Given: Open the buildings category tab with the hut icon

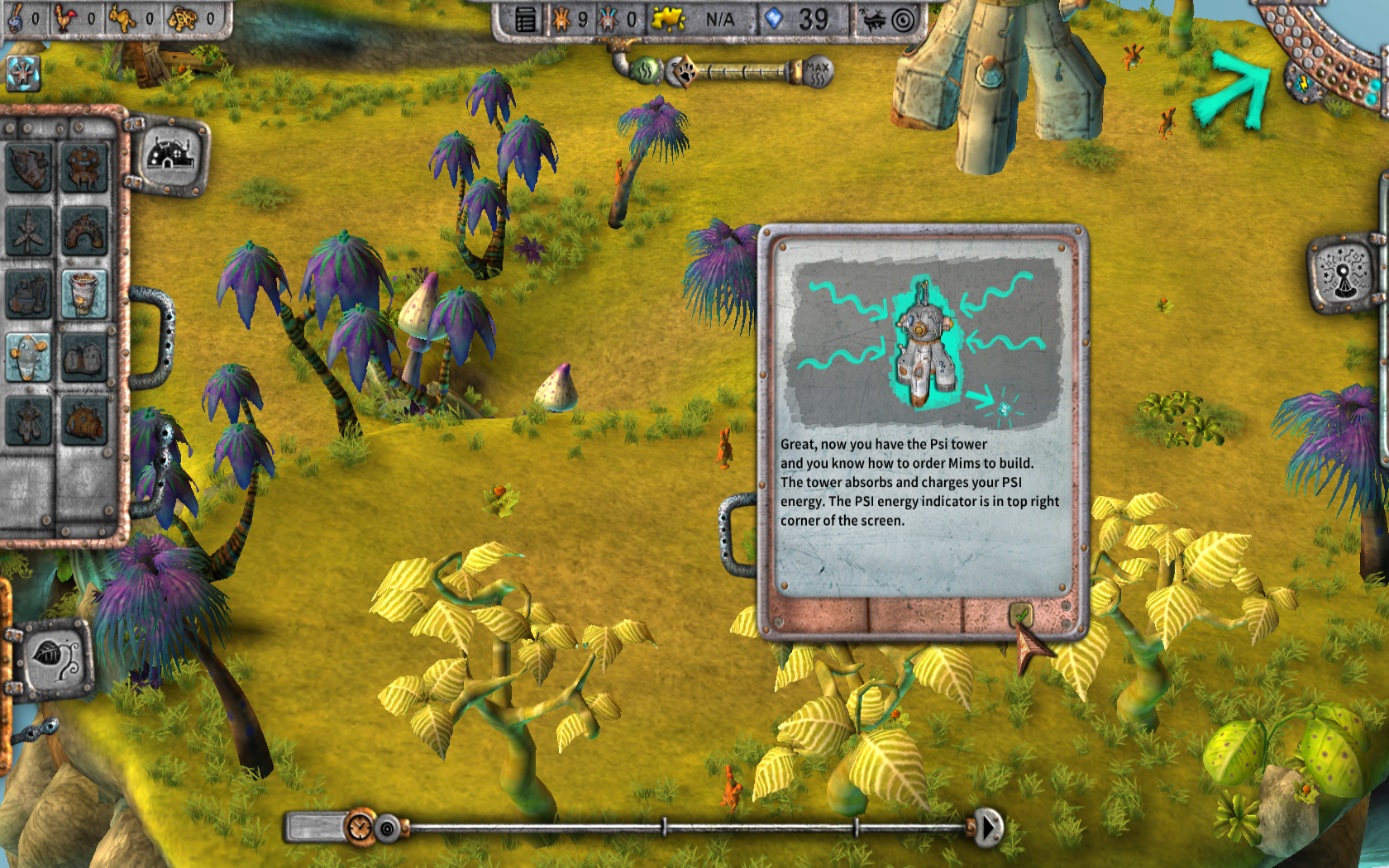Looking at the screenshot, I should click(x=169, y=155).
